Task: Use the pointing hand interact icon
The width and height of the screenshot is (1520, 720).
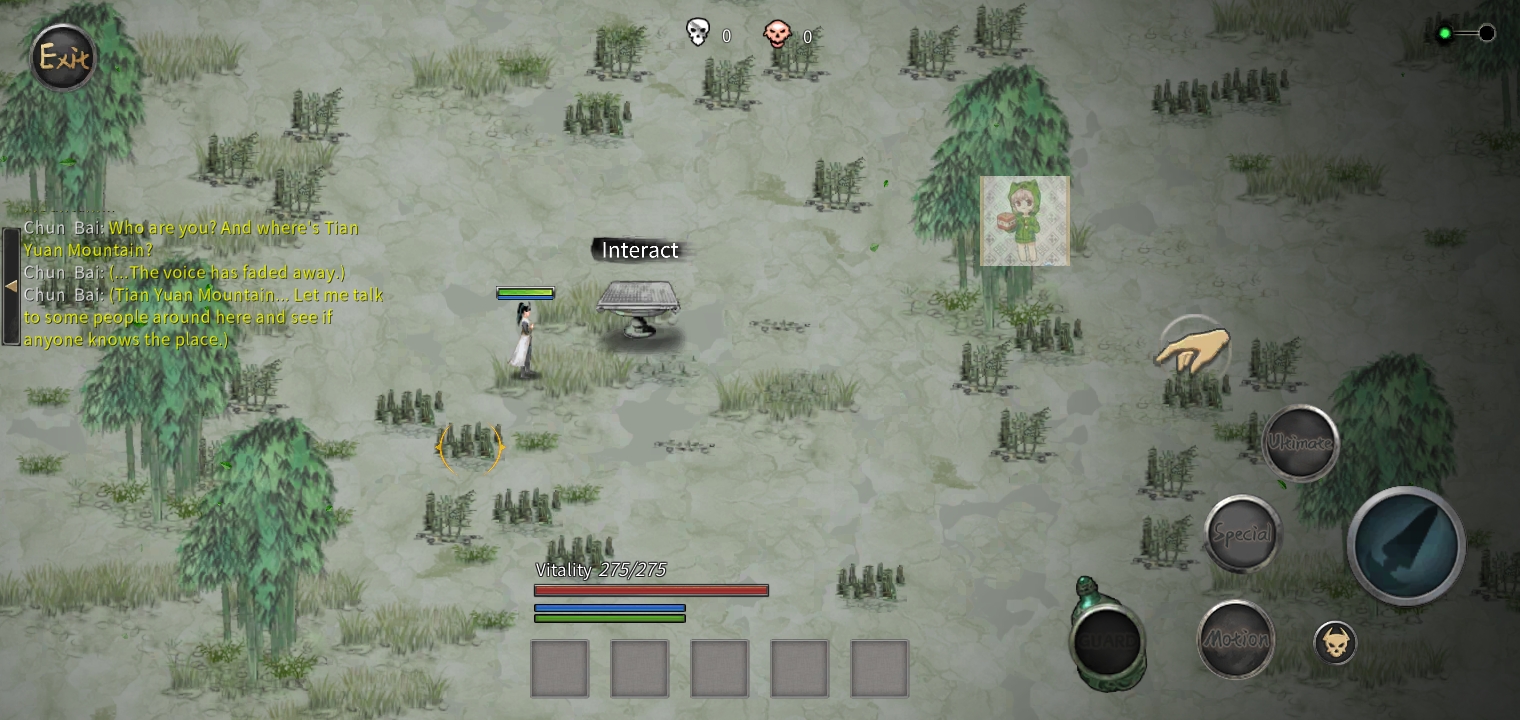Action: click(x=1193, y=349)
